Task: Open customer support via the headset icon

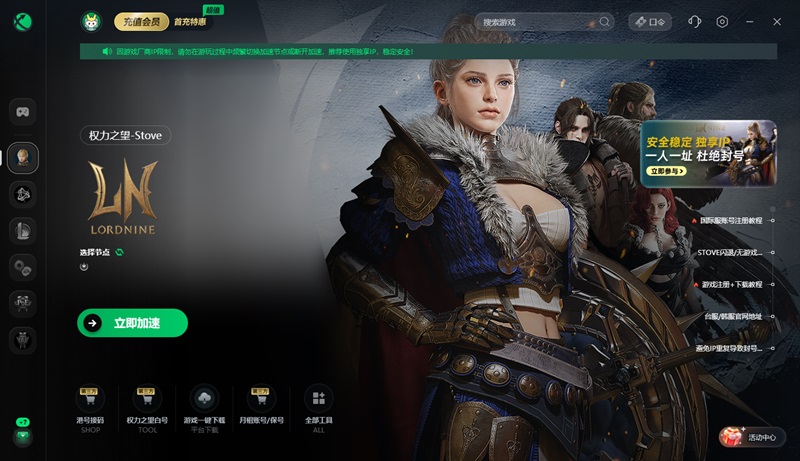Action: click(695, 21)
